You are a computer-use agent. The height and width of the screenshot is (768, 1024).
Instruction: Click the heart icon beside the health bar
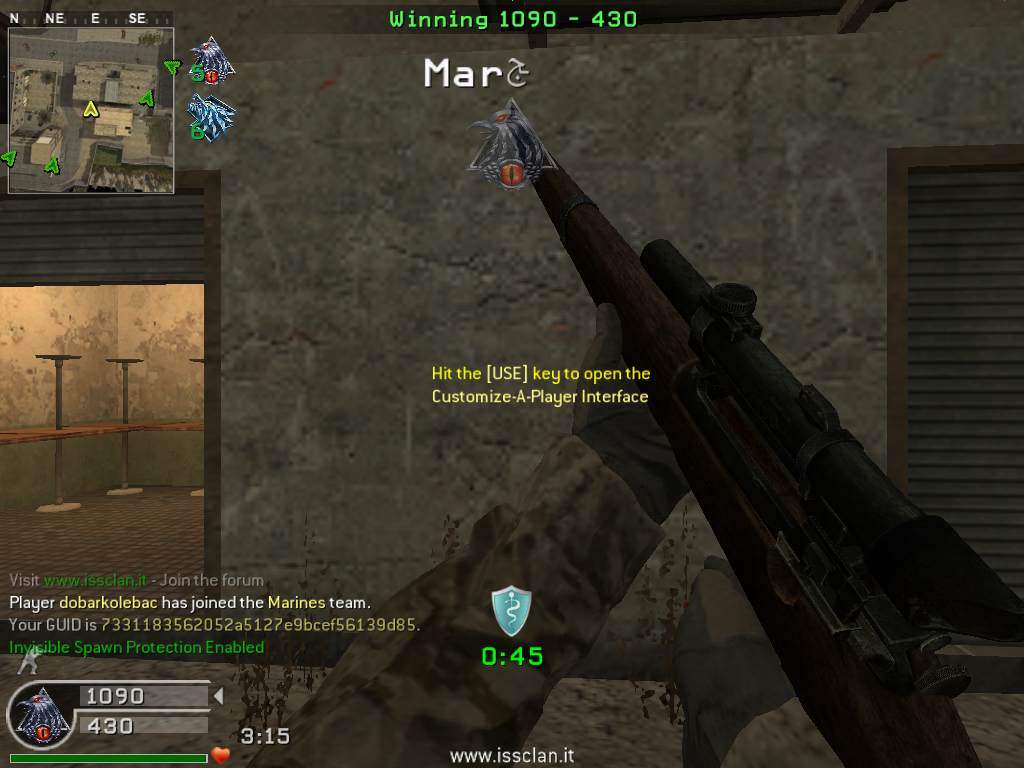click(221, 755)
